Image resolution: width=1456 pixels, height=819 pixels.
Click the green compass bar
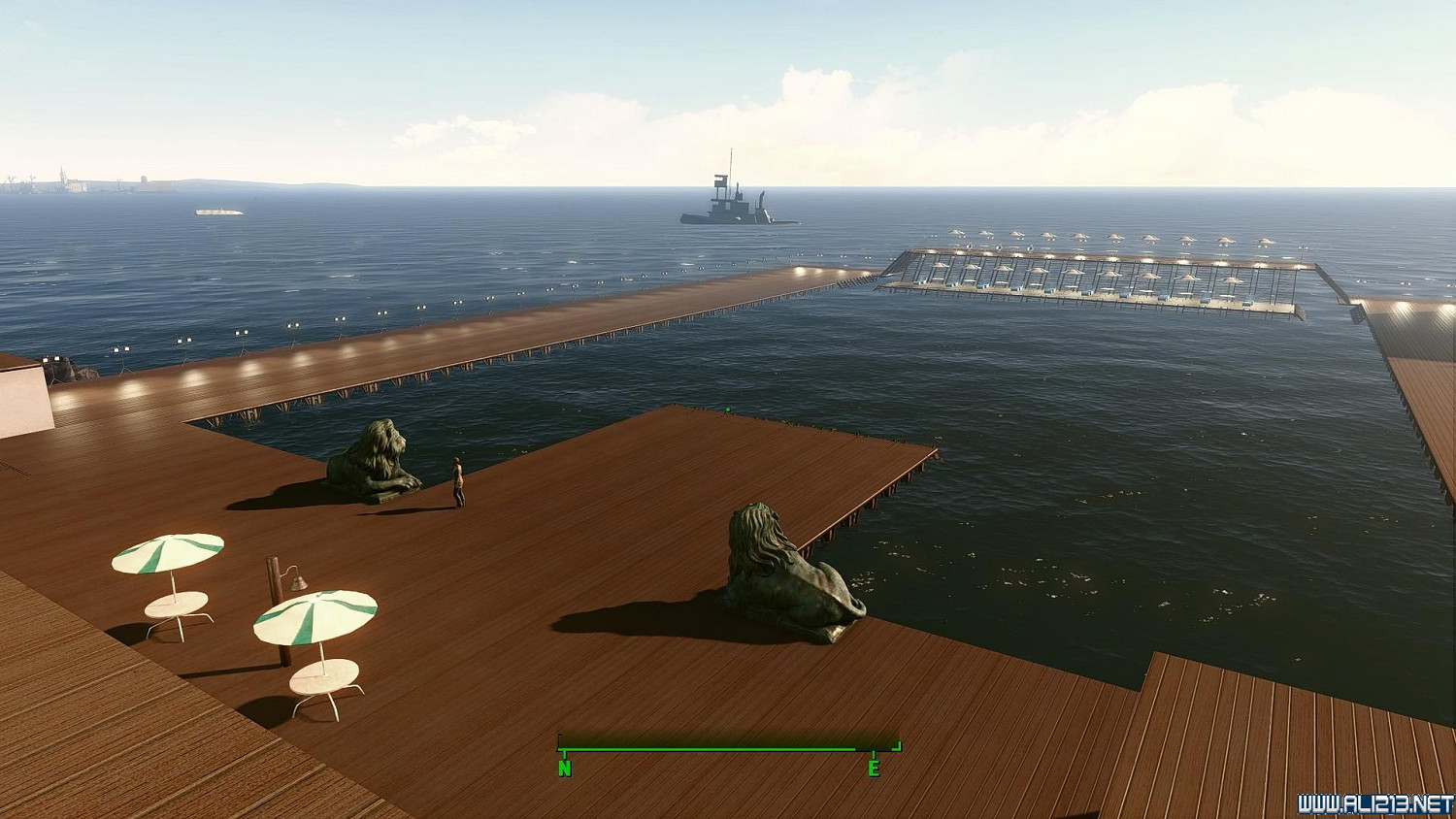(728, 749)
